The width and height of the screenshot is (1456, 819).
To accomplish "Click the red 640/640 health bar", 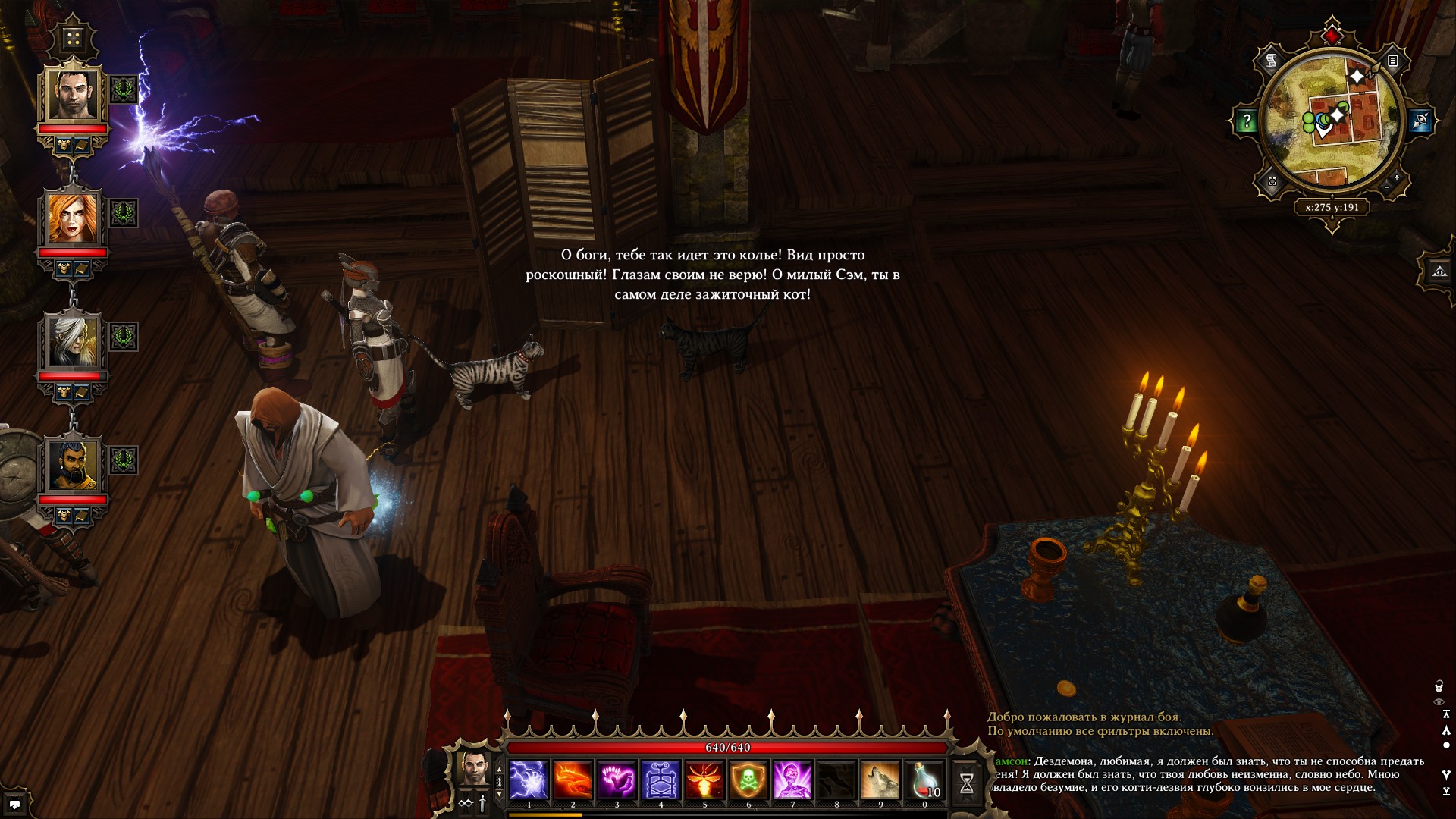I will click(x=727, y=747).
